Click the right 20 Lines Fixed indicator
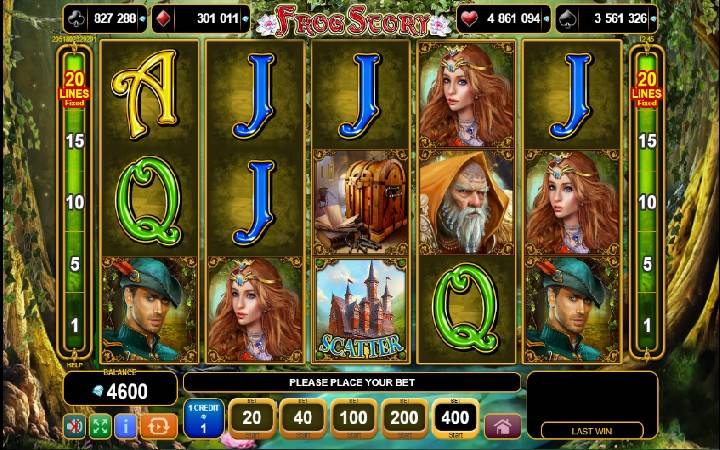Viewport: 720px width, 450px height. click(x=646, y=87)
